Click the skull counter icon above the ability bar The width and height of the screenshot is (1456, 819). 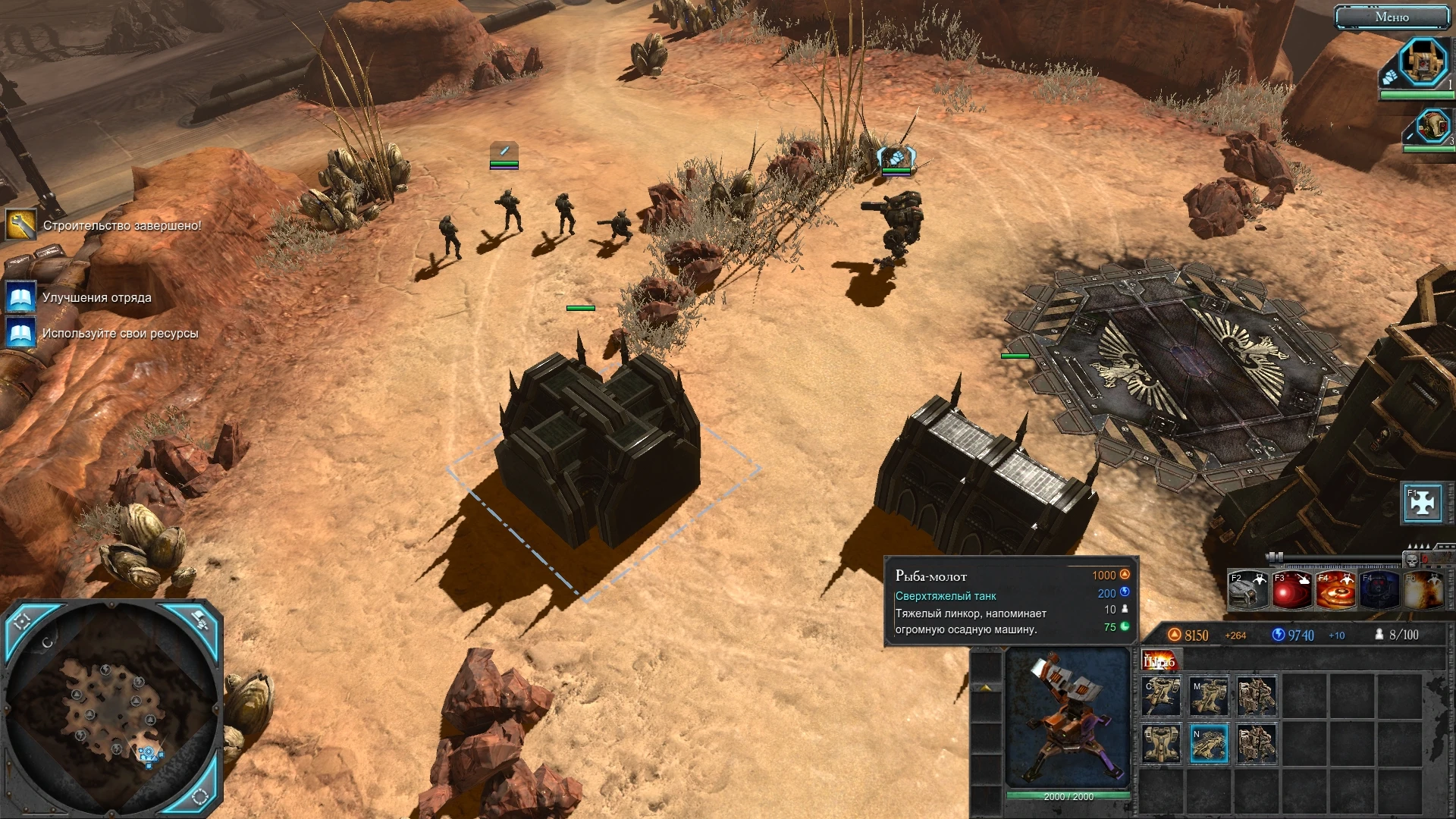pyautogui.click(x=1413, y=560)
